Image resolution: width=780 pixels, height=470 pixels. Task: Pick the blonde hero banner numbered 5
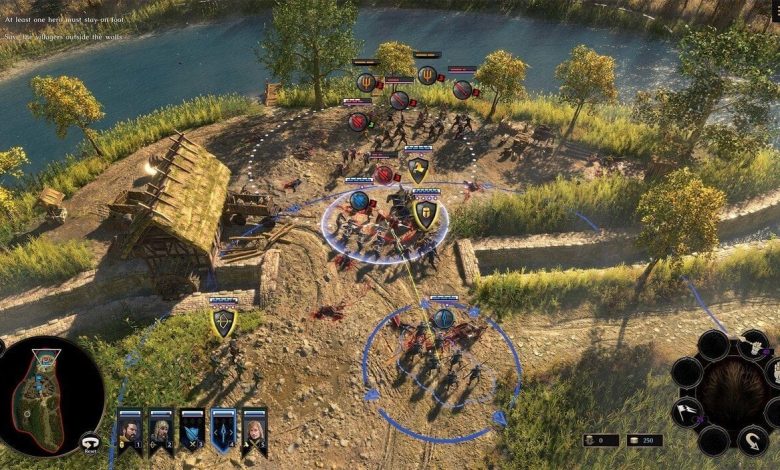(254, 431)
